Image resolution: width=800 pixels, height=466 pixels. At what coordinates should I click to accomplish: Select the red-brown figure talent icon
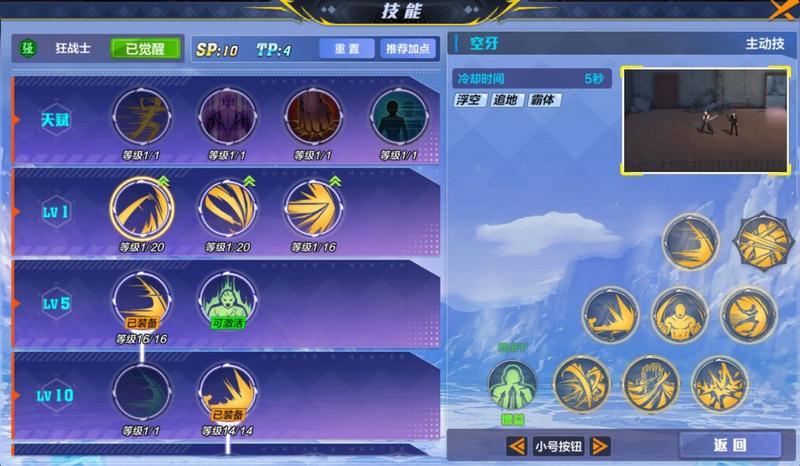(313, 118)
